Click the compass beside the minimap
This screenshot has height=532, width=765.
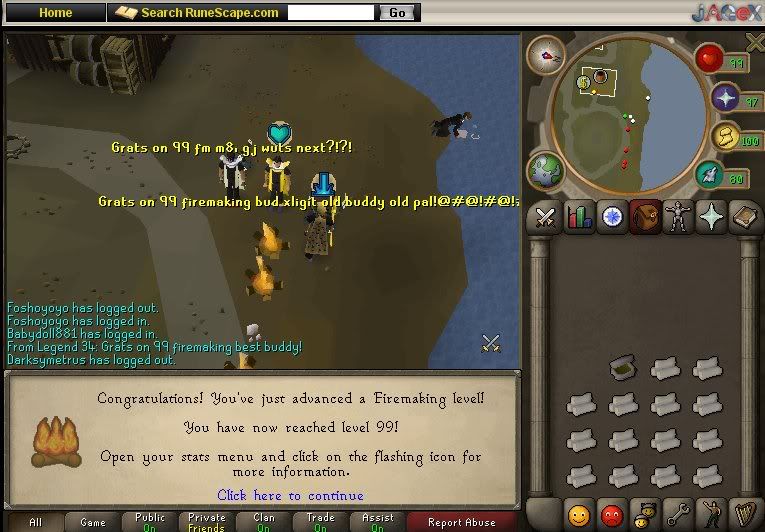click(x=546, y=57)
